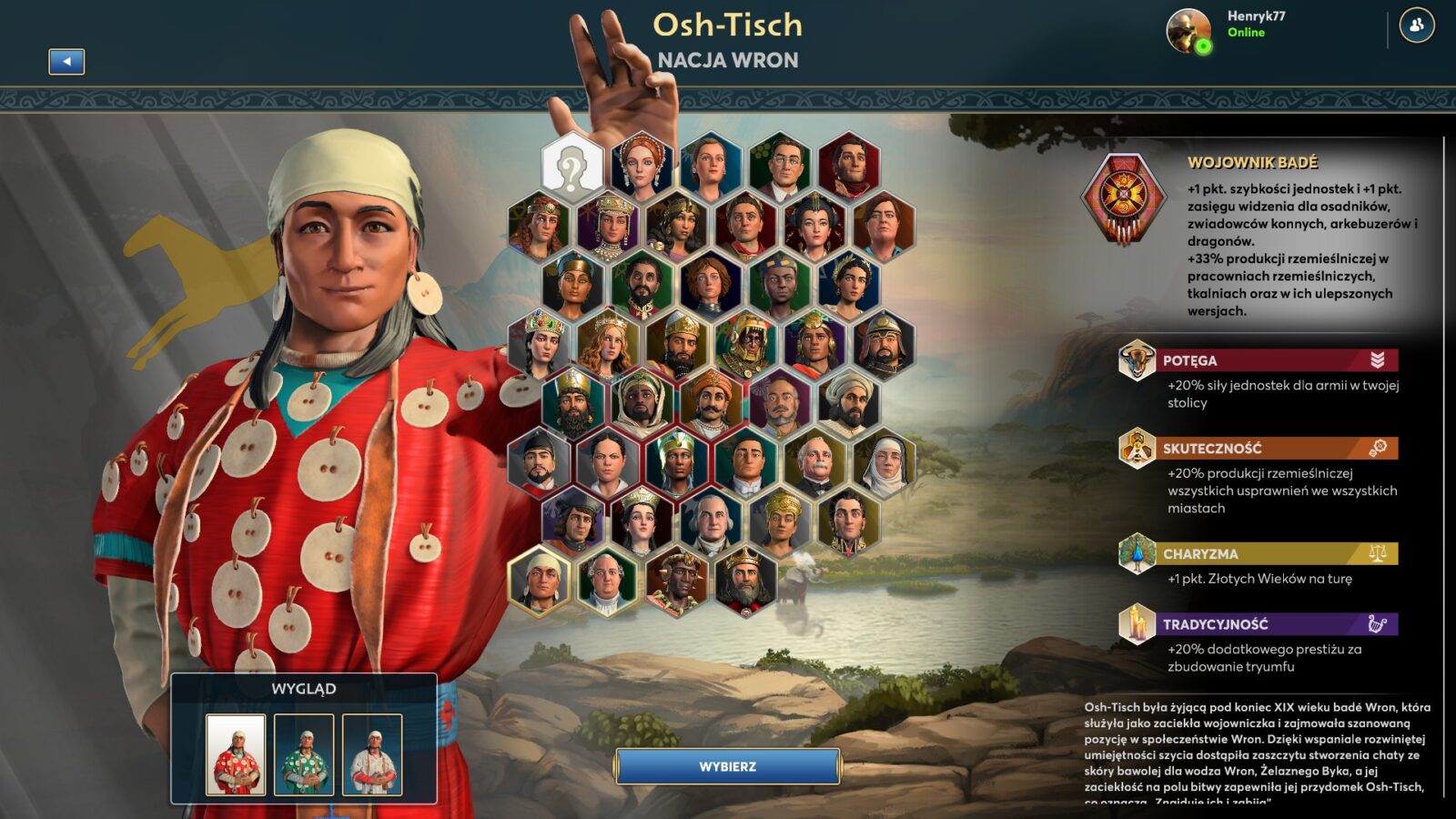Pick the man with the orange turban and curled mustache
This screenshot has height=819, width=1456.
[711, 403]
